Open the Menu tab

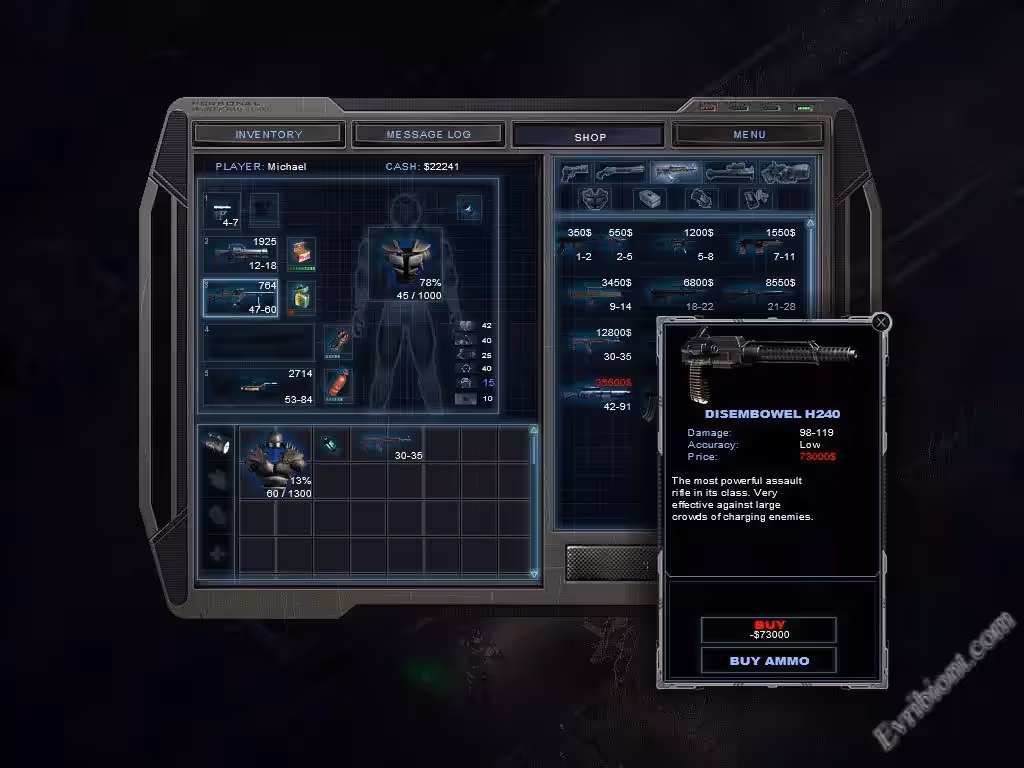pyautogui.click(x=749, y=134)
